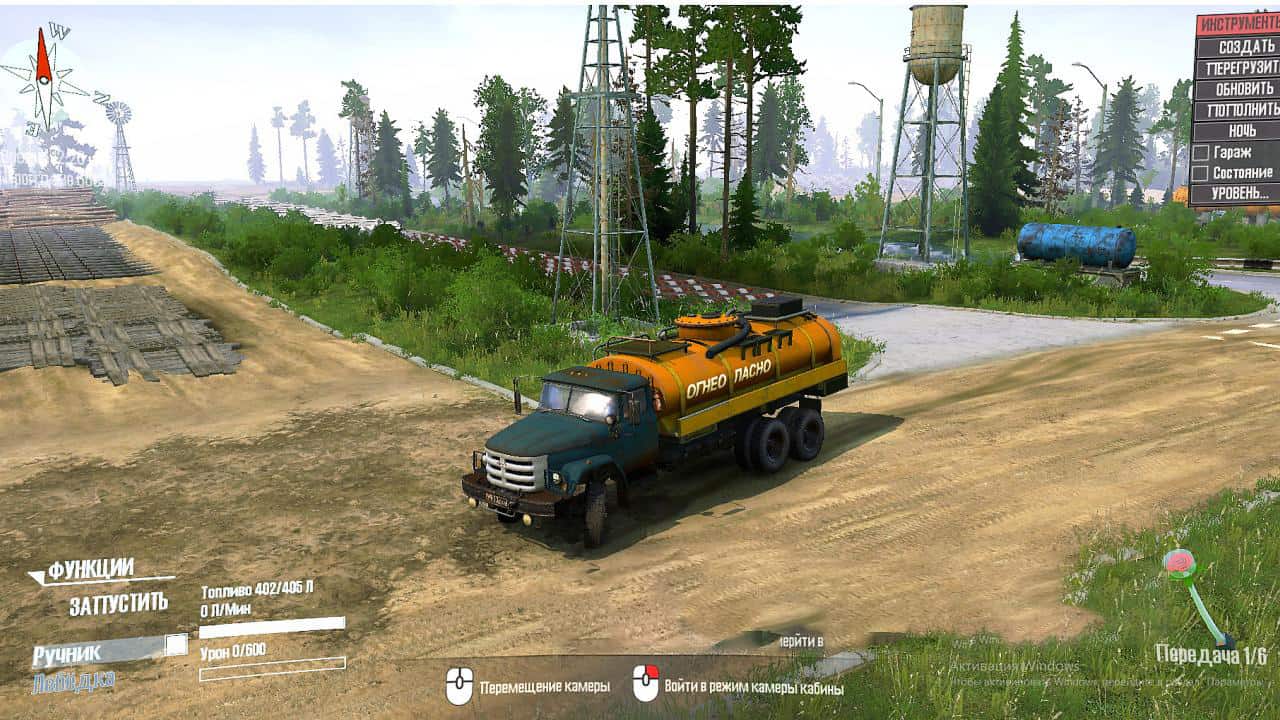Enable the Состояние checkbox

(1201, 173)
